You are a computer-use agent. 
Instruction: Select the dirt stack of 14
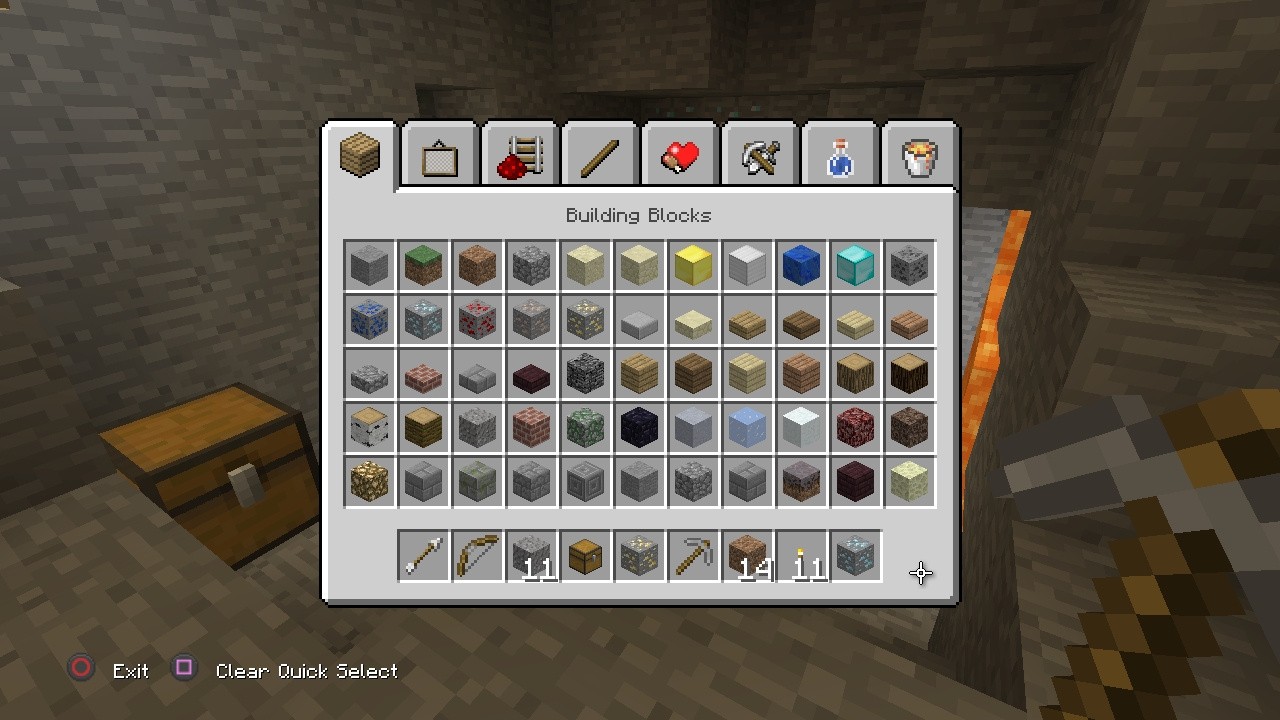click(747, 556)
